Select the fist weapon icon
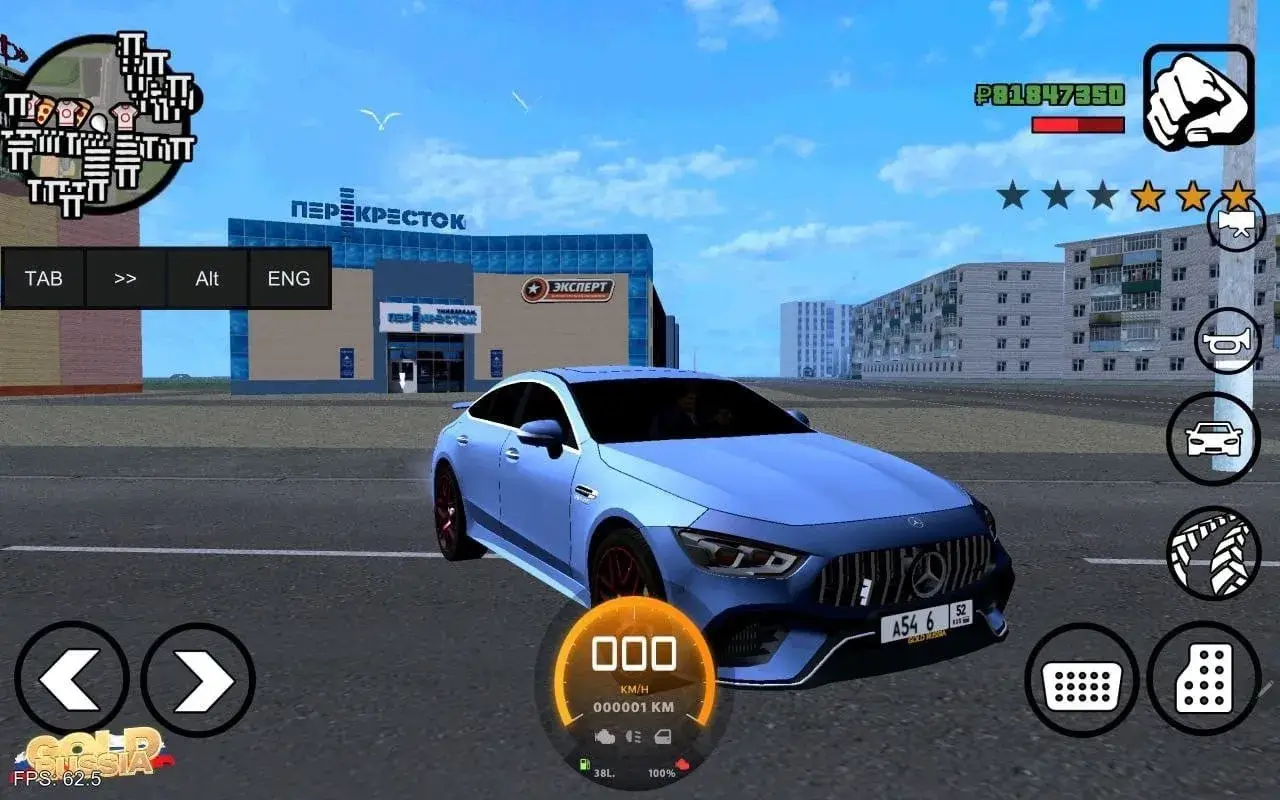 pos(1198,97)
